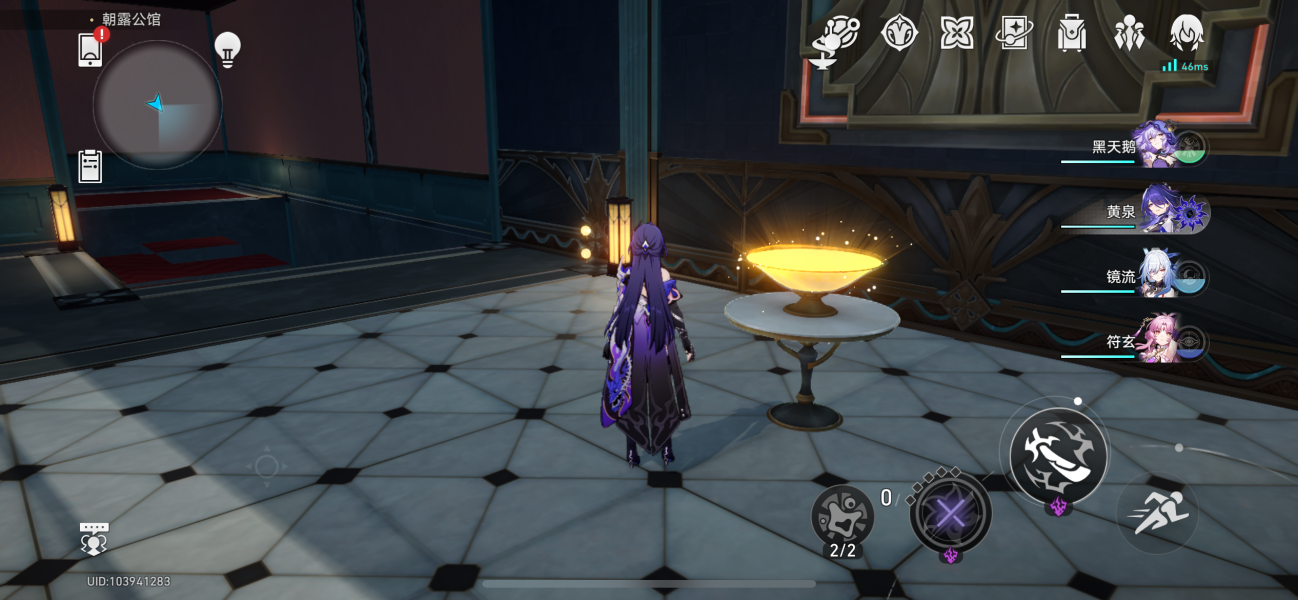Image resolution: width=1298 pixels, height=600 pixels.
Task: Open the chat bubble icon above UID
Action: click(94, 538)
